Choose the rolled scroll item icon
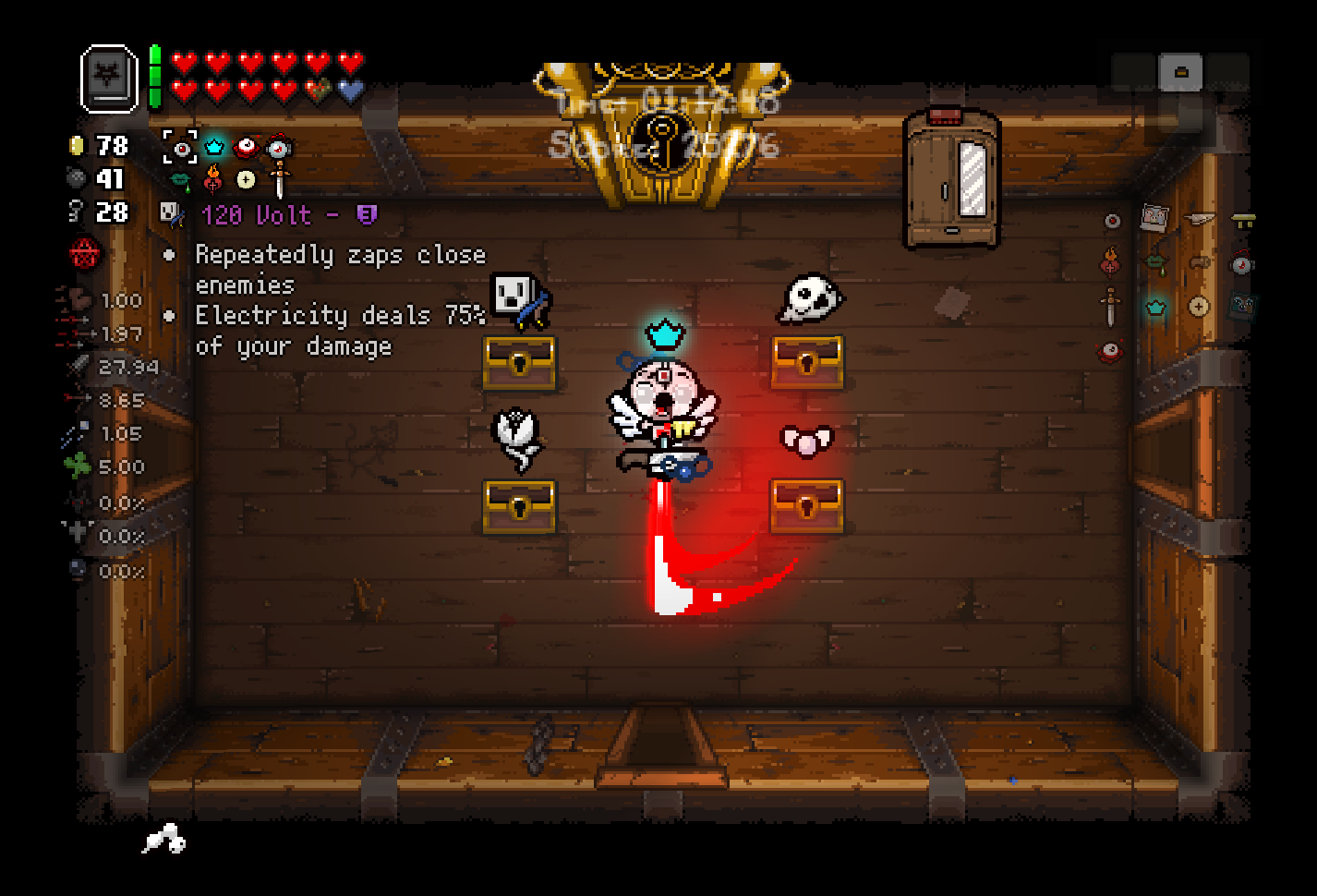This screenshot has height=896, width=1317. (x=1199, y=263)
